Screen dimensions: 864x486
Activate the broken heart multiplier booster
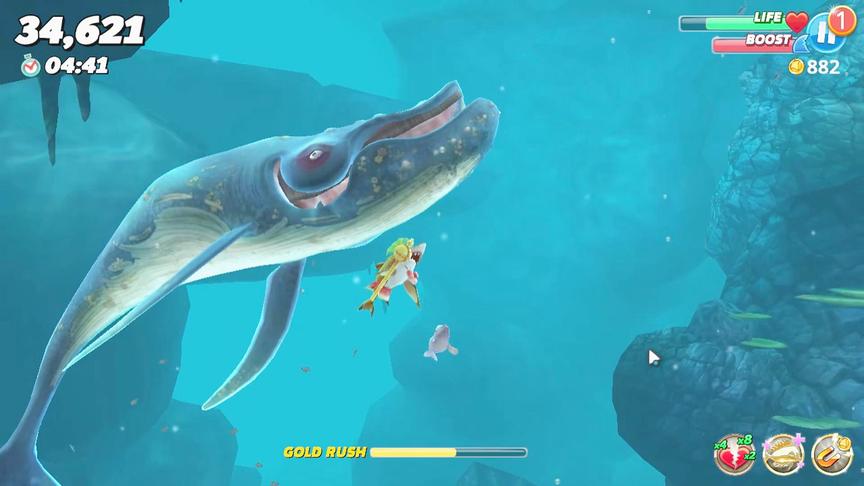(x=735, y=455)
